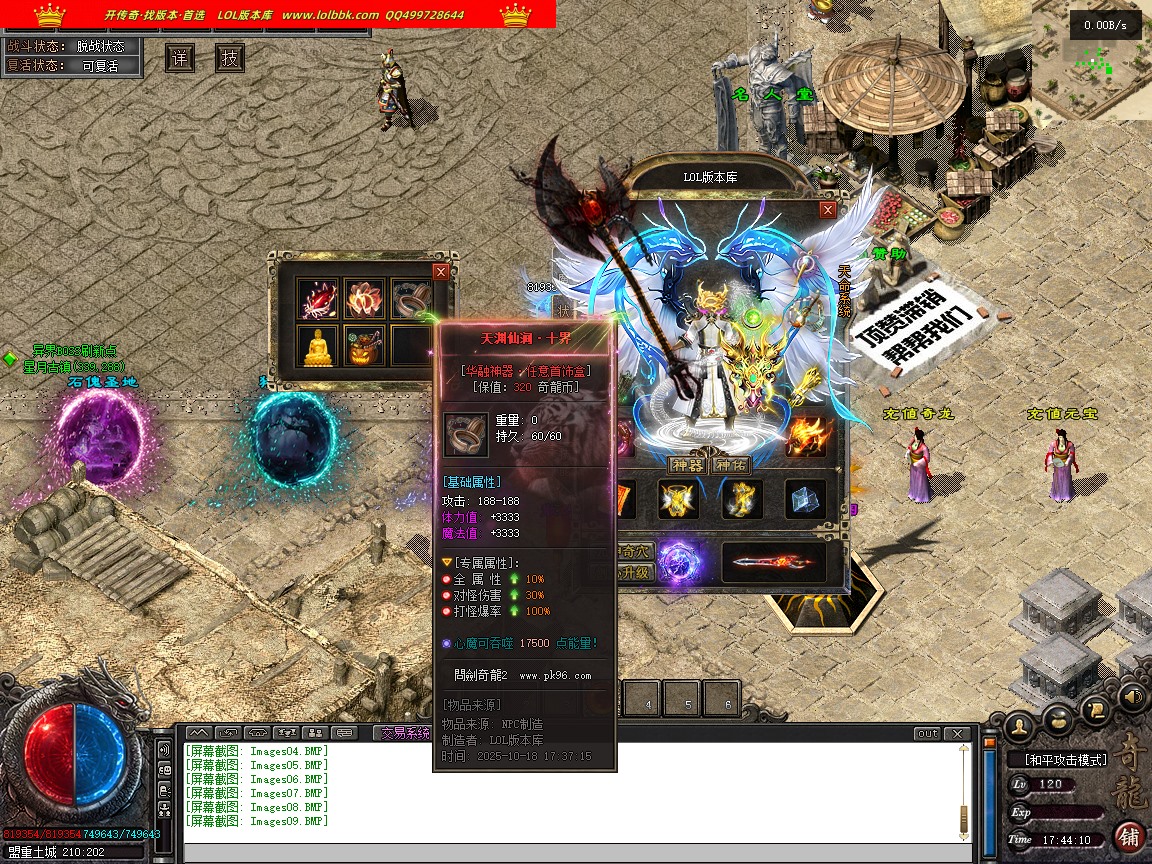The height and width of the screenshot is (864, 1152).
Task: Open the 详 details button
Action: click(180, 58)
